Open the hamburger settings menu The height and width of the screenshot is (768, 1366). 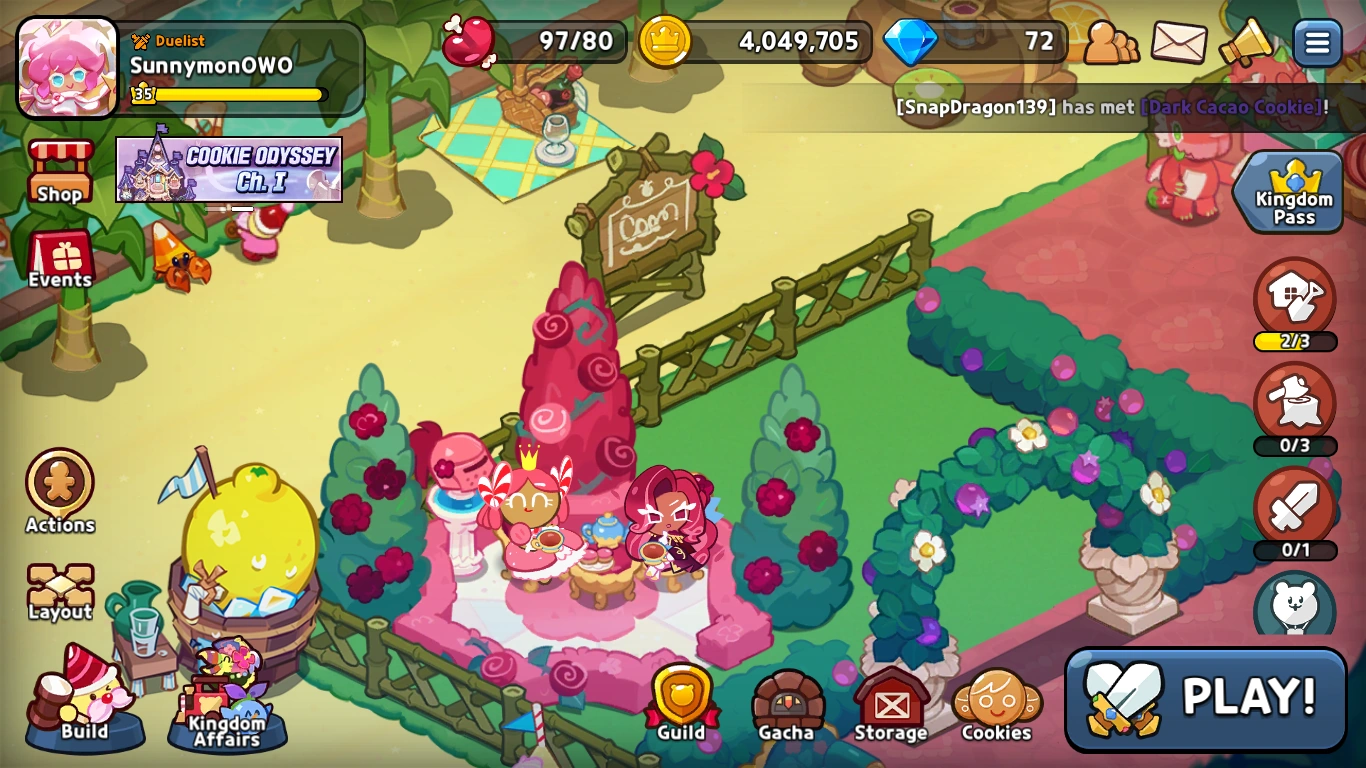tap(1317, 44)
